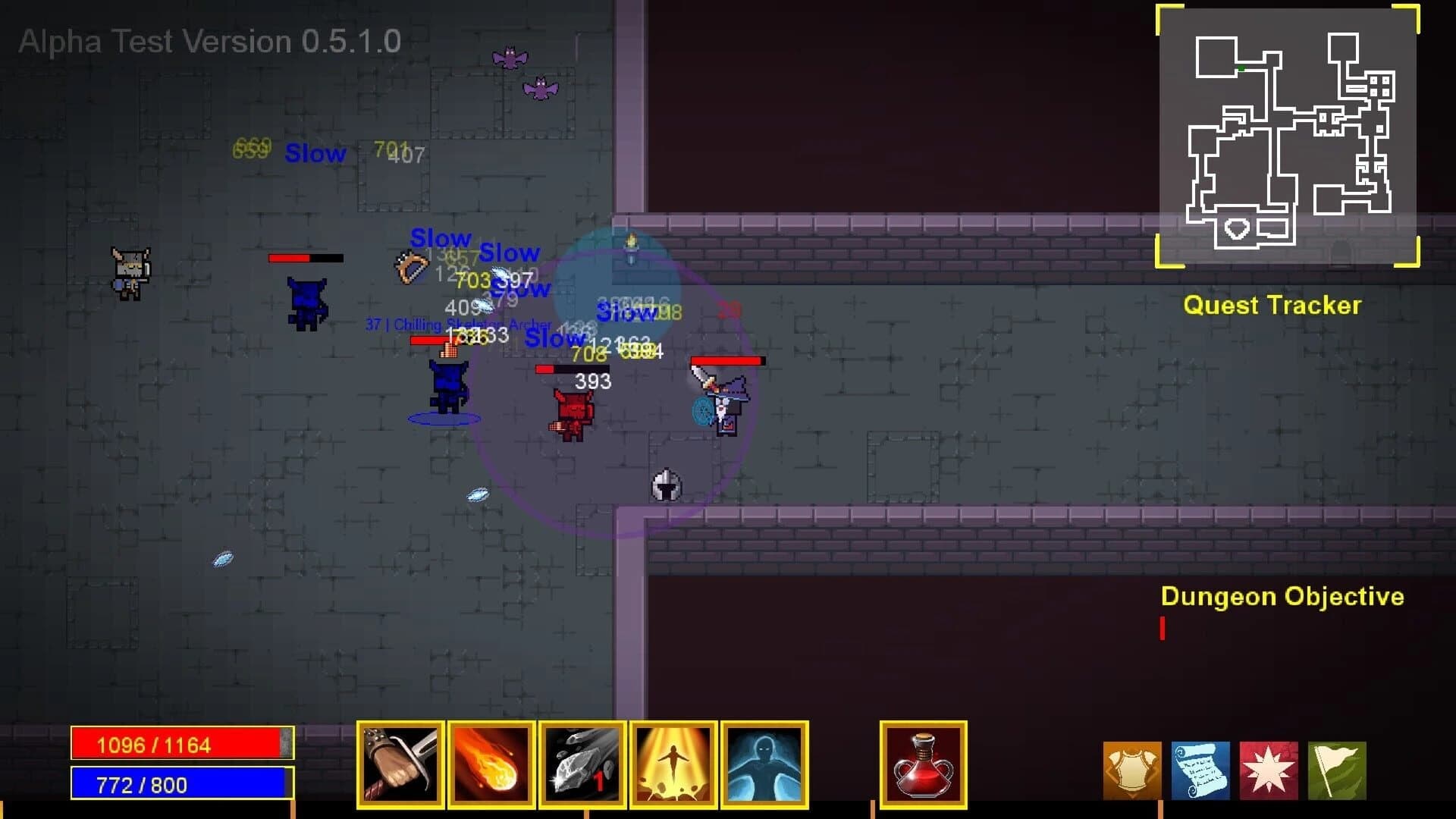Click the player marker on the minimap
The width and height of the screenshot is (1456, 819).
pyautogui.click(x=1241, y=68)
